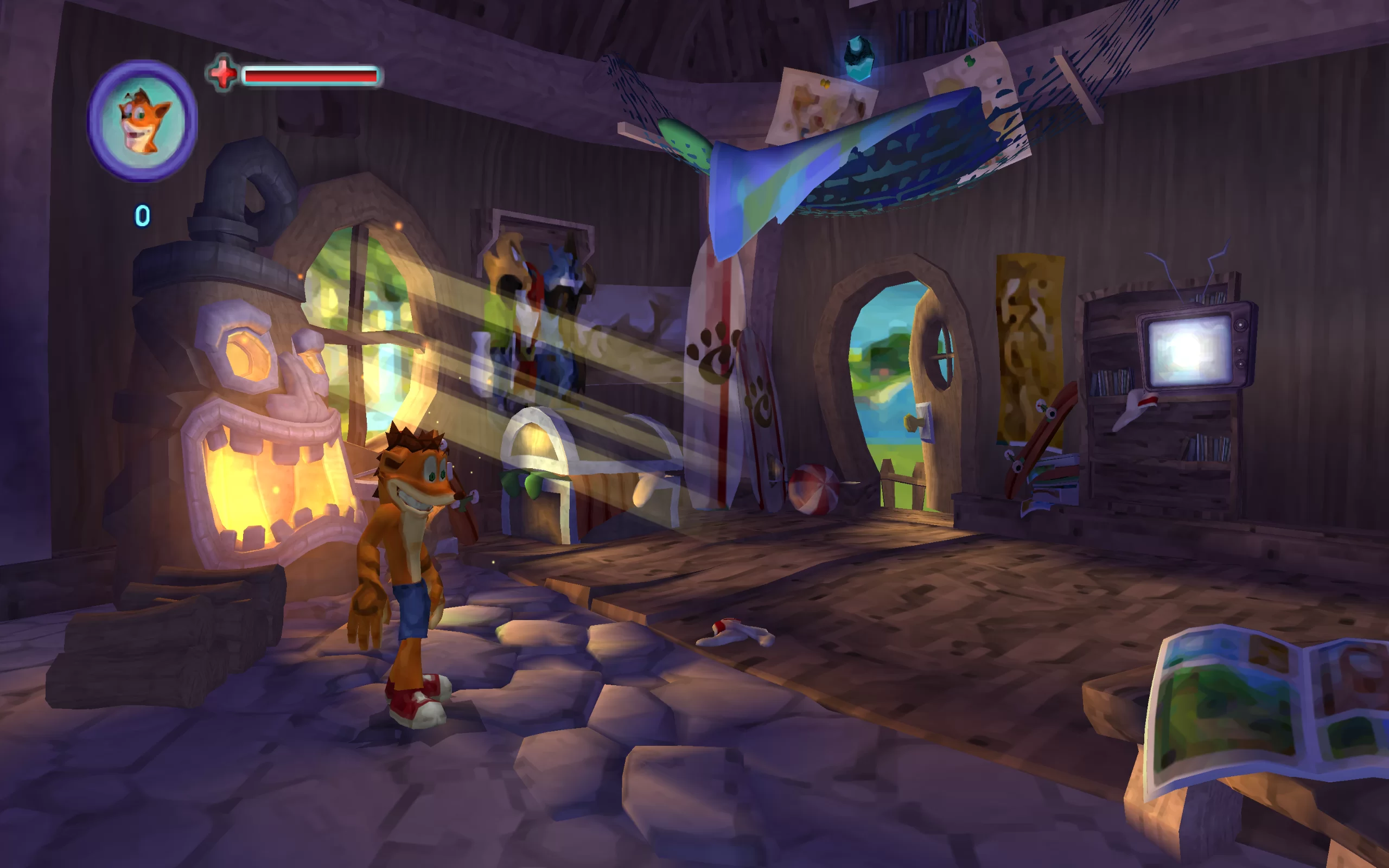The width and height of the screenshot is (1389, 868).
Task: Click the Crash portrait HUD icon
Action: (142, 121)
